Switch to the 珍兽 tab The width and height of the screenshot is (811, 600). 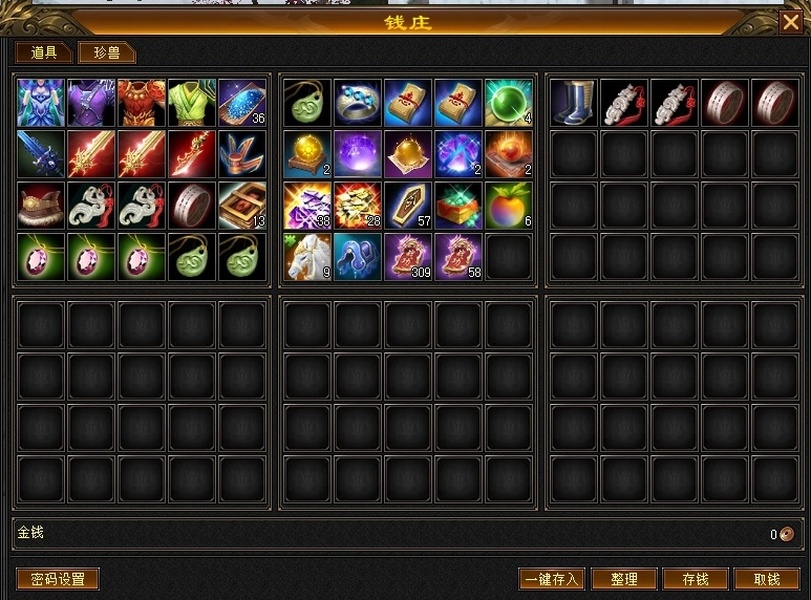pyautogui.click(x=107, y=53)
